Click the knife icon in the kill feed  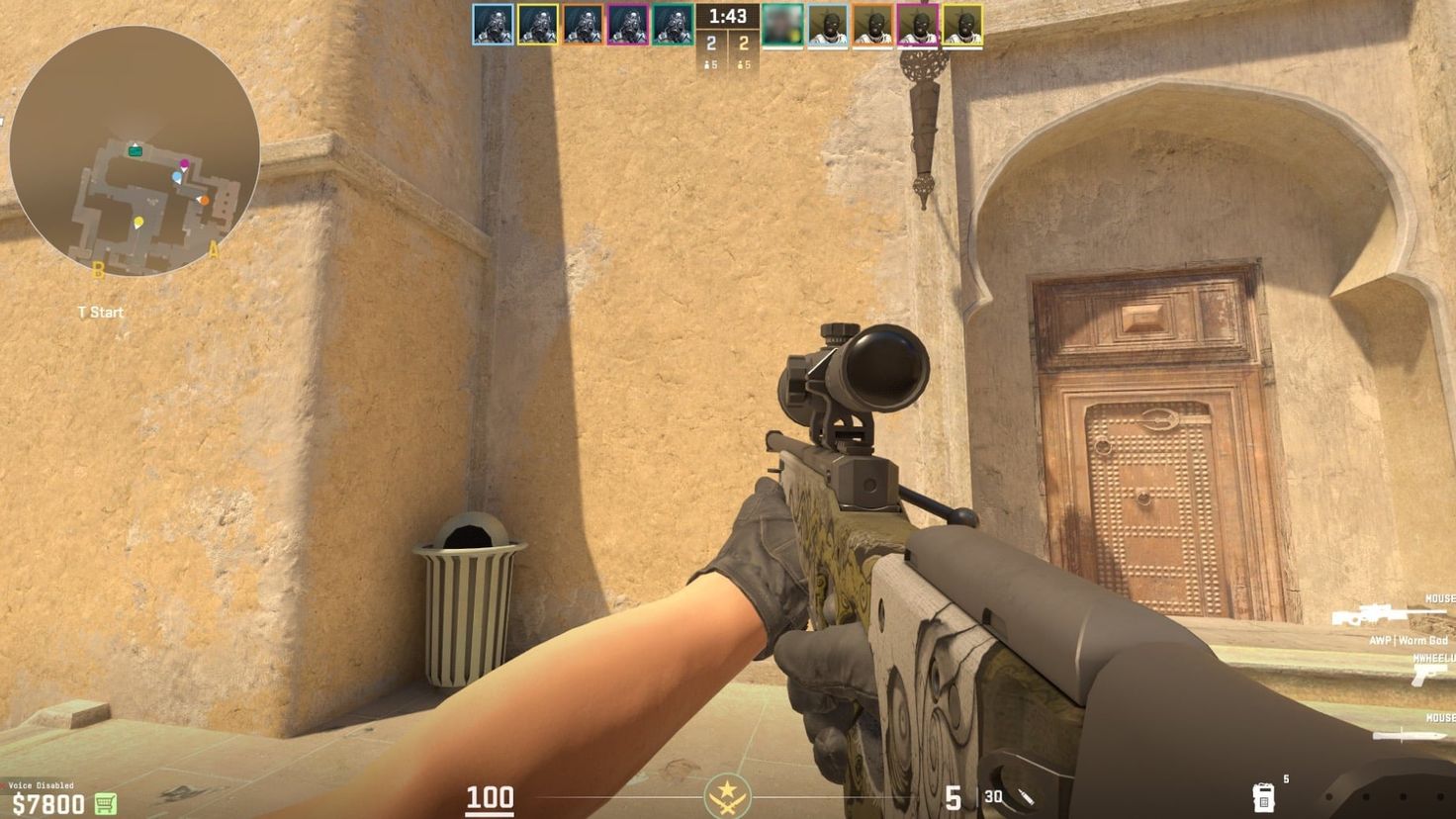pyautogui.click(x=1409, y=736)
